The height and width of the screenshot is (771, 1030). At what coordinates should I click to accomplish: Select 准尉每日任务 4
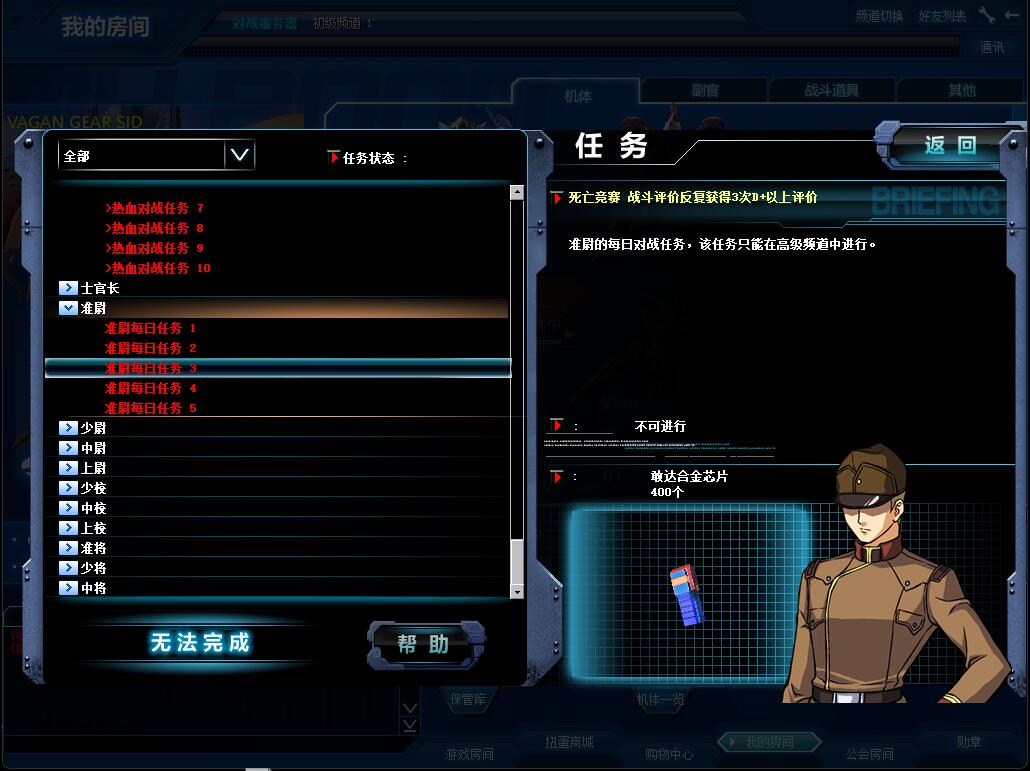point(150,388)
